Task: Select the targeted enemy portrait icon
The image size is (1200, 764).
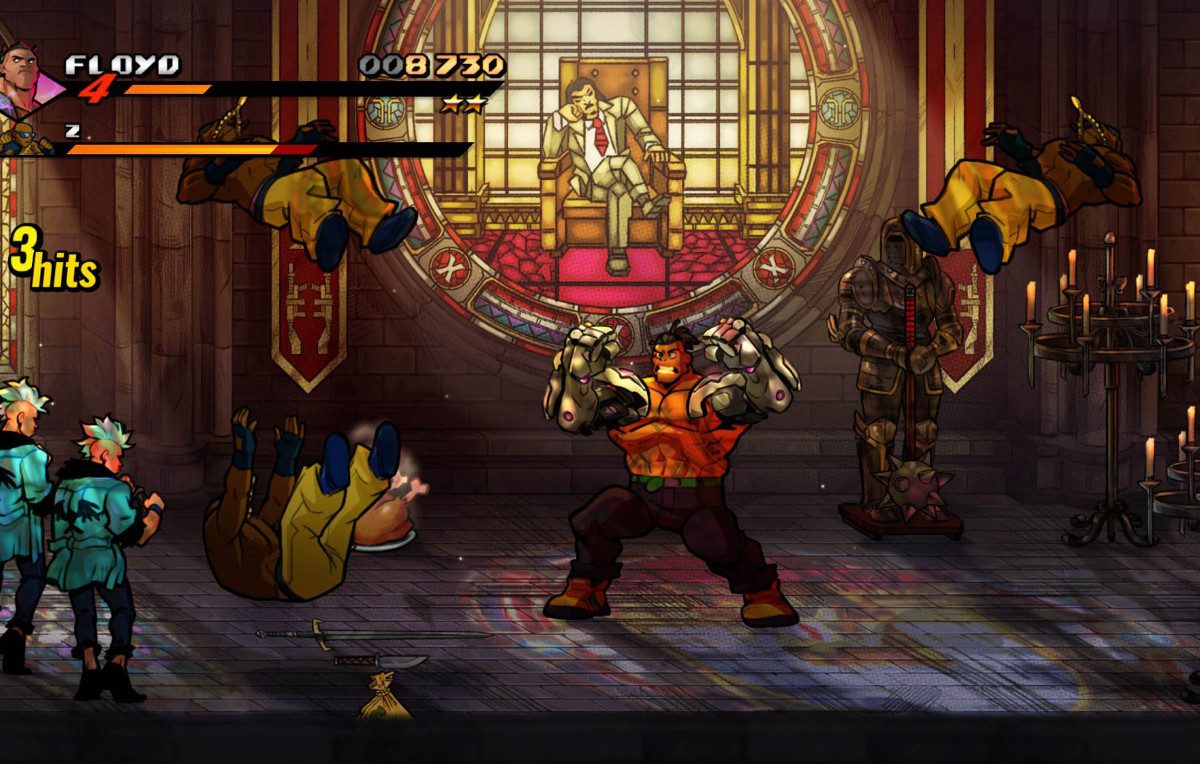Action: [x=26, y=140]
